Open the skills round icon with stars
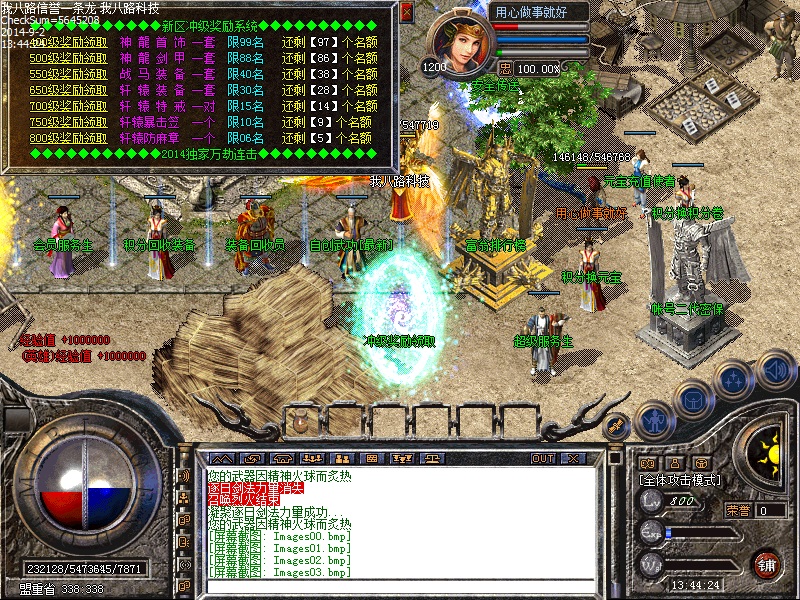Screen dimensions: 800x600 click(735, 380)
